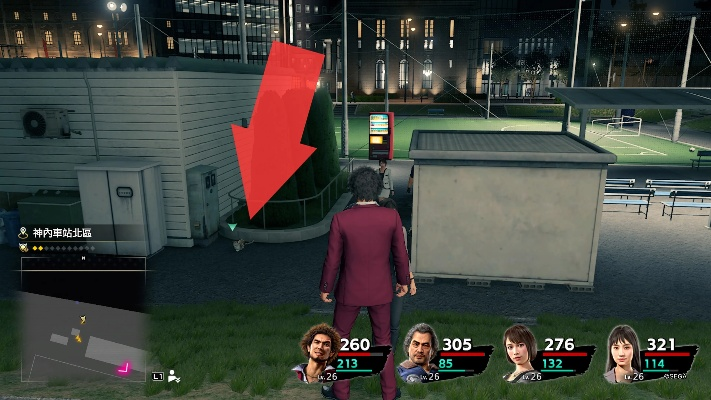The image size is (711, 400).
Task: Select the curly-haired party leader portrait
Action: click(317, 354)
